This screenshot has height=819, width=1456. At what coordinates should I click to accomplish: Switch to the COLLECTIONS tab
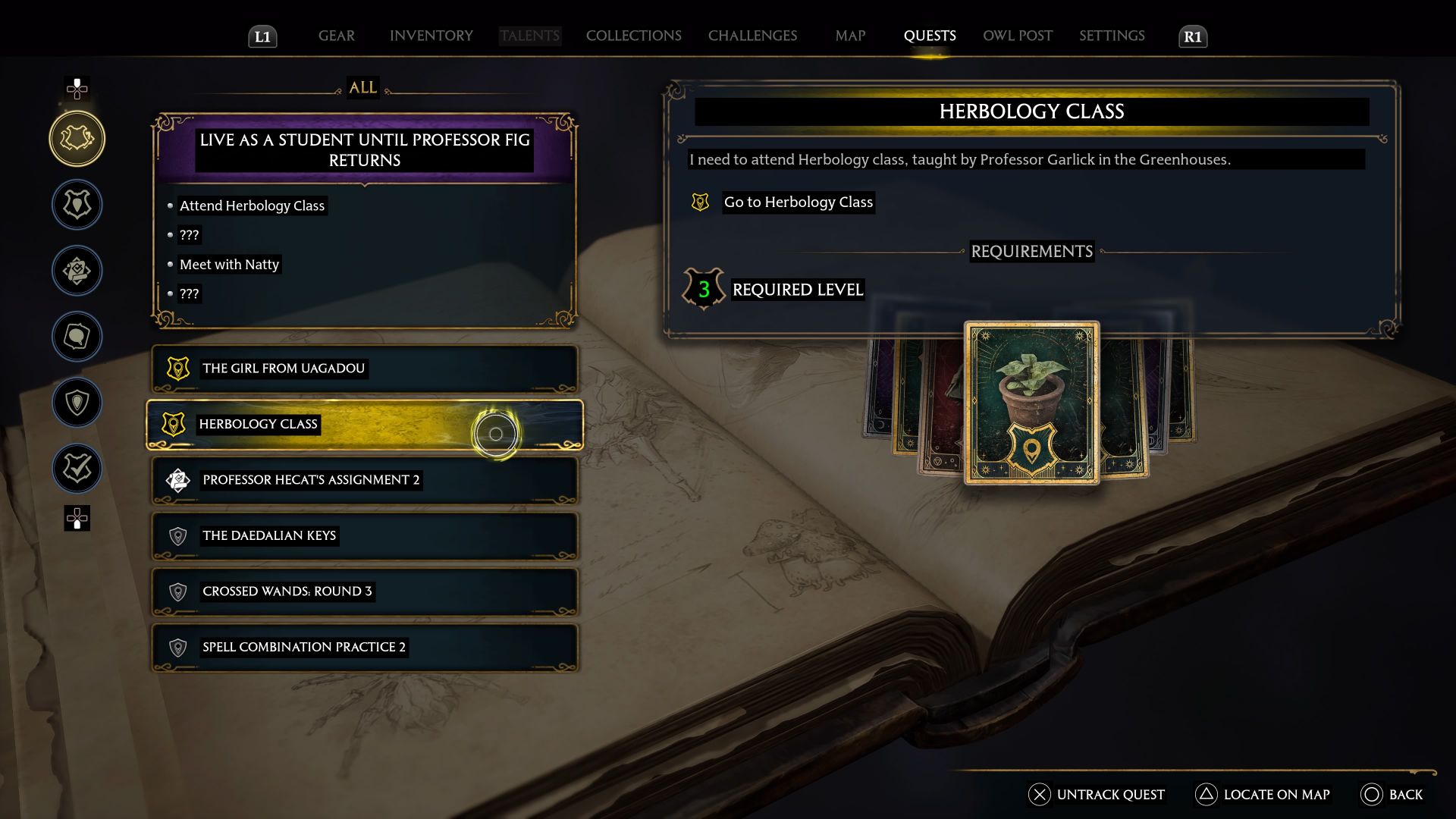click(x=633, y=35)
